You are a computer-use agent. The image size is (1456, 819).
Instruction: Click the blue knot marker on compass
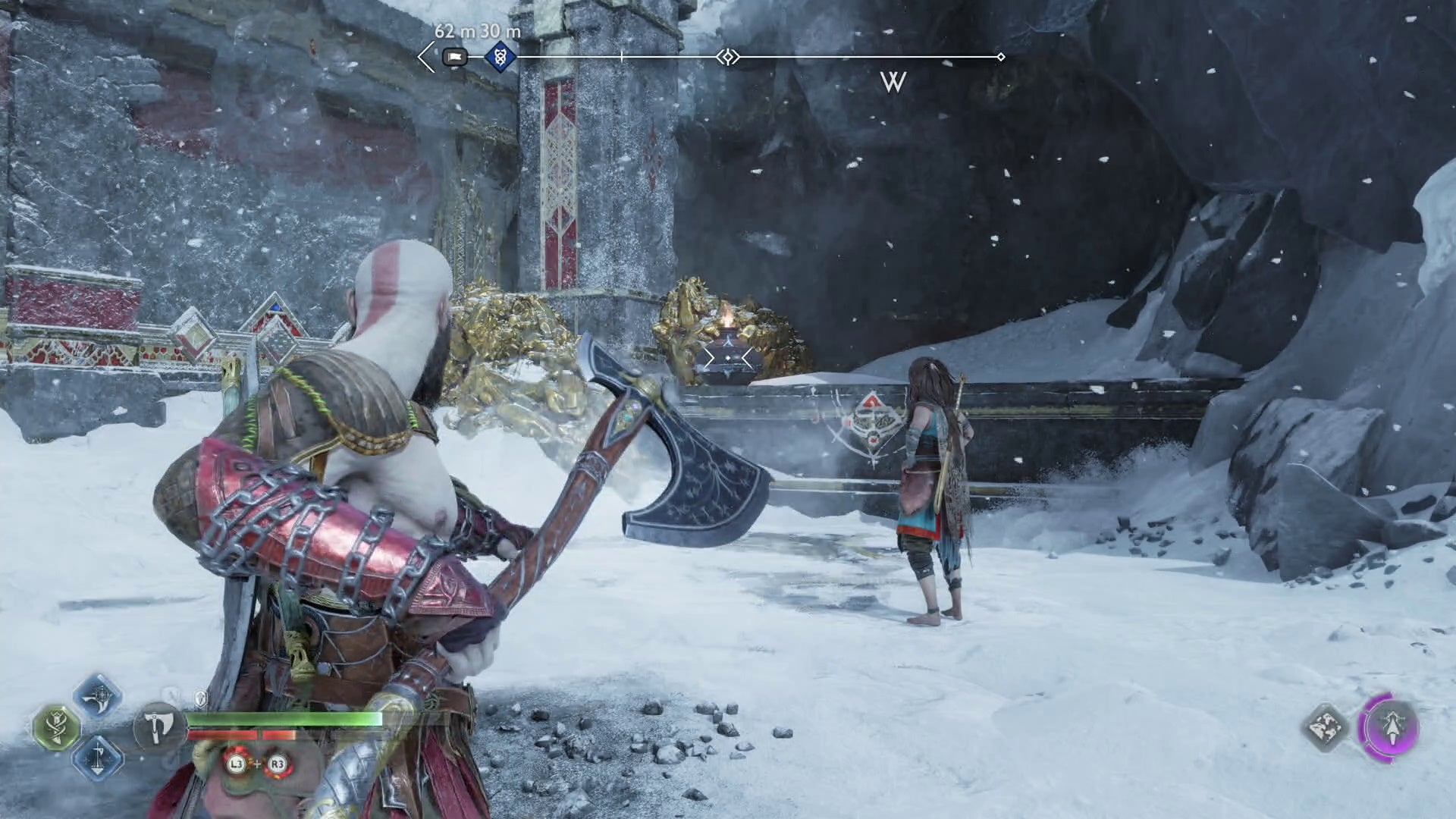click(500, 57)
